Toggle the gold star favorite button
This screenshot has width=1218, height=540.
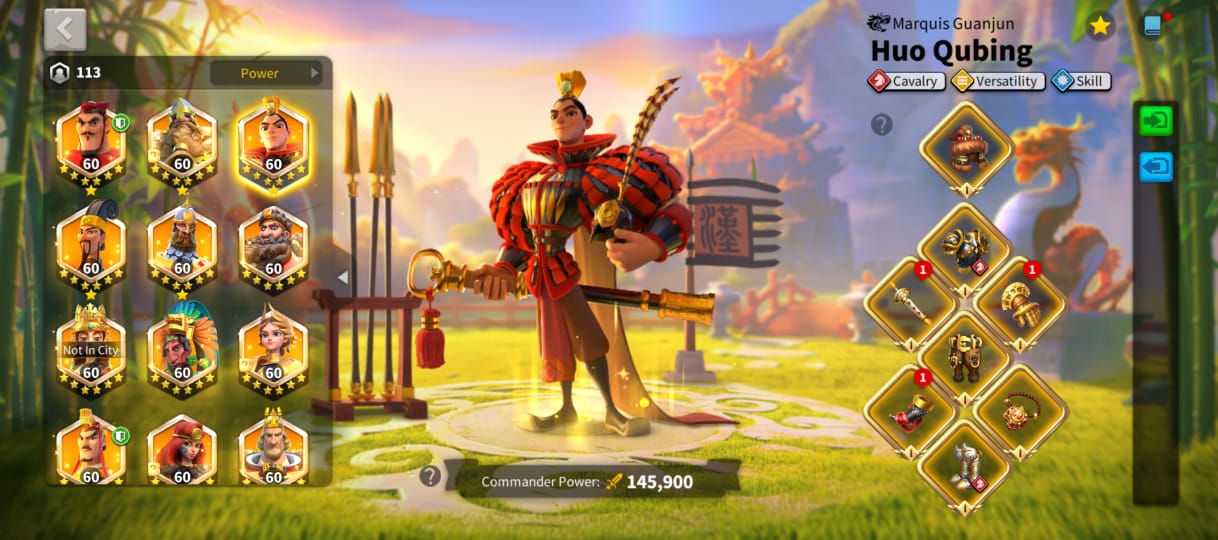(x=1100, y=26)
